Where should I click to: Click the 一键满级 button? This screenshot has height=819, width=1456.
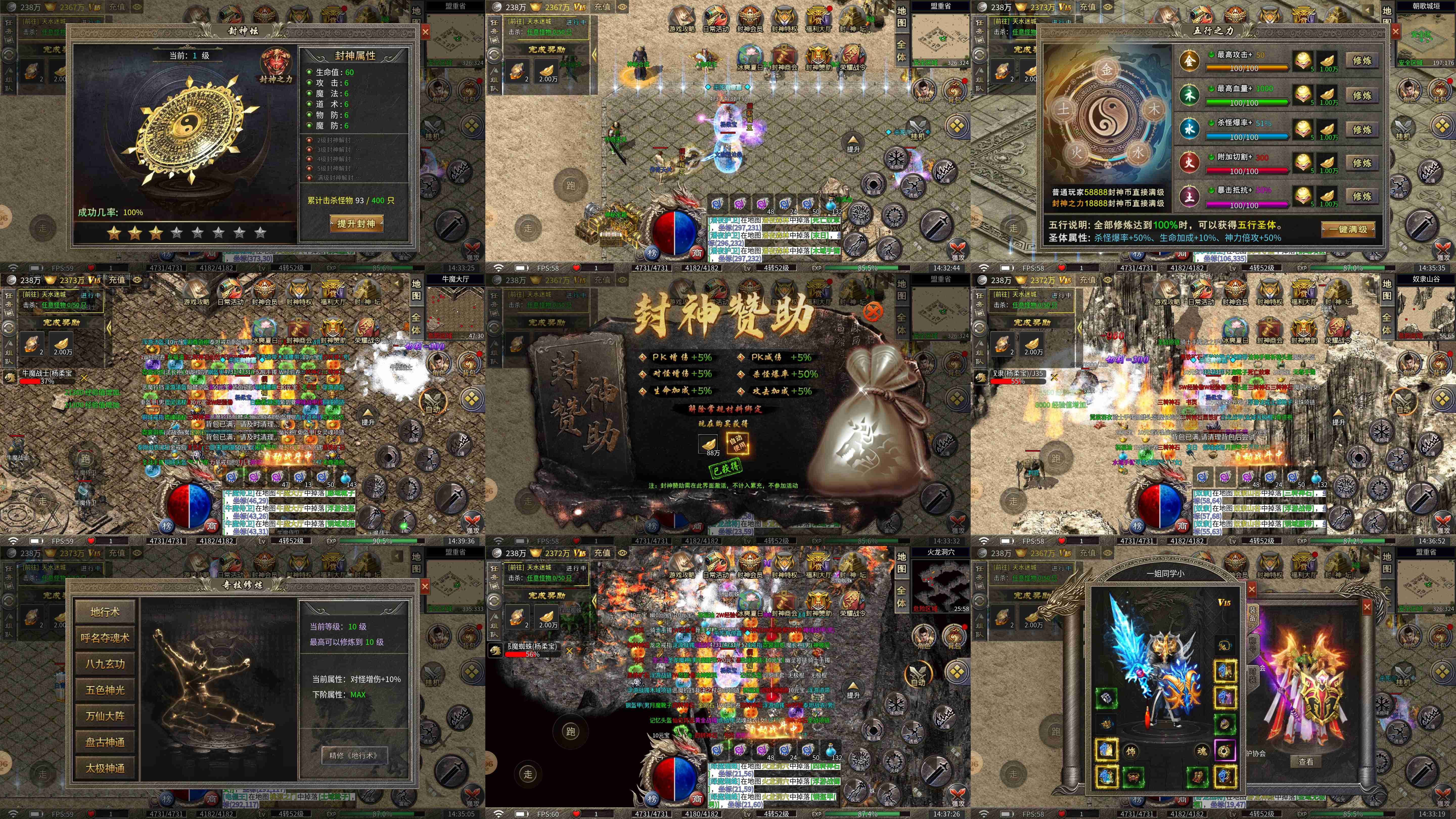tap(1348, 230)
